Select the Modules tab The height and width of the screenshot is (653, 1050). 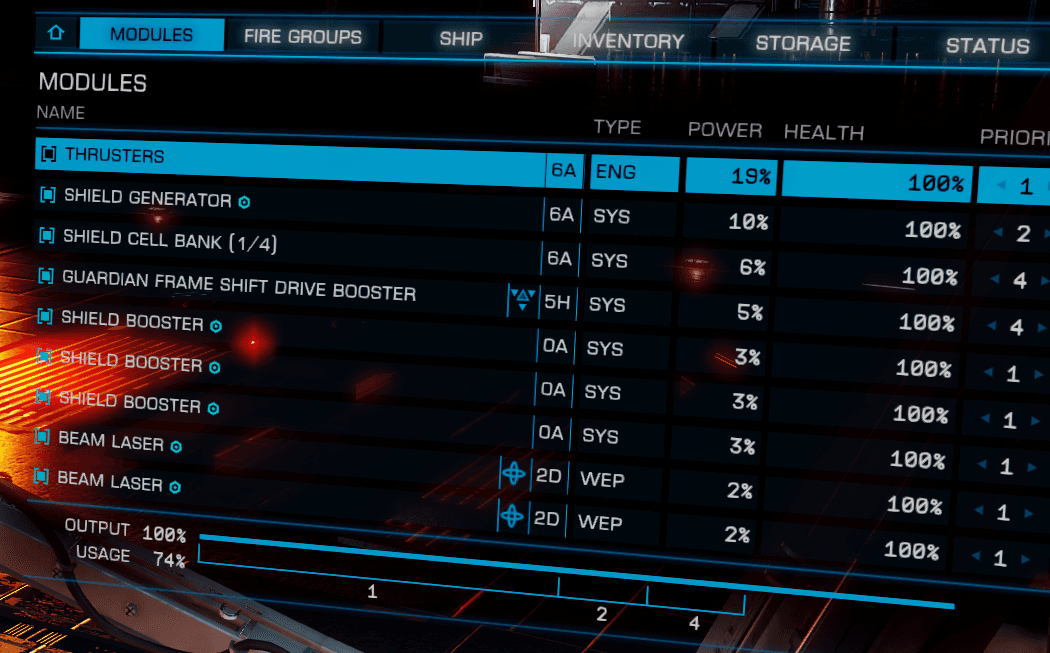coord(152,34)
